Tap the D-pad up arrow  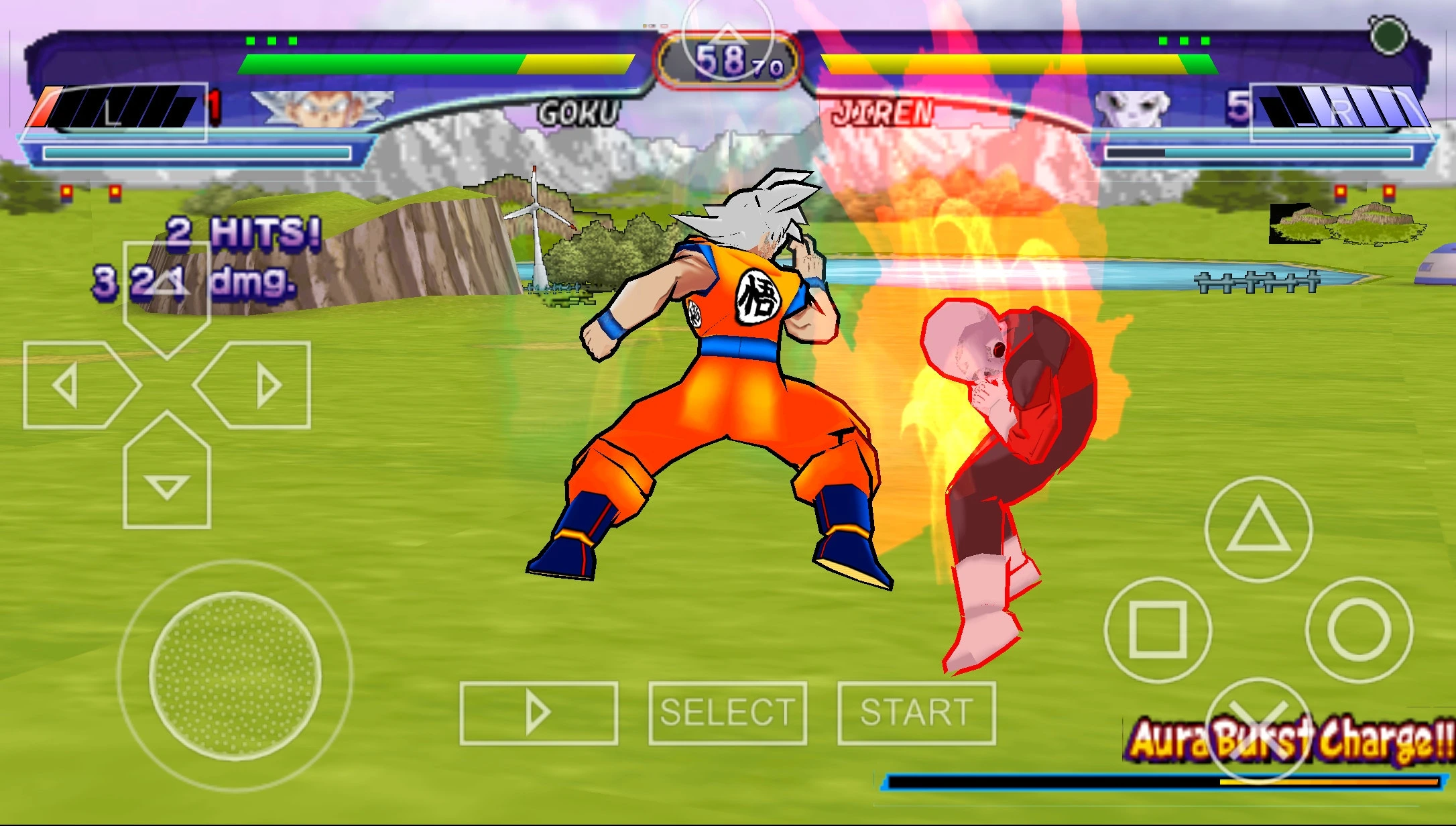(x=167, y=292)
